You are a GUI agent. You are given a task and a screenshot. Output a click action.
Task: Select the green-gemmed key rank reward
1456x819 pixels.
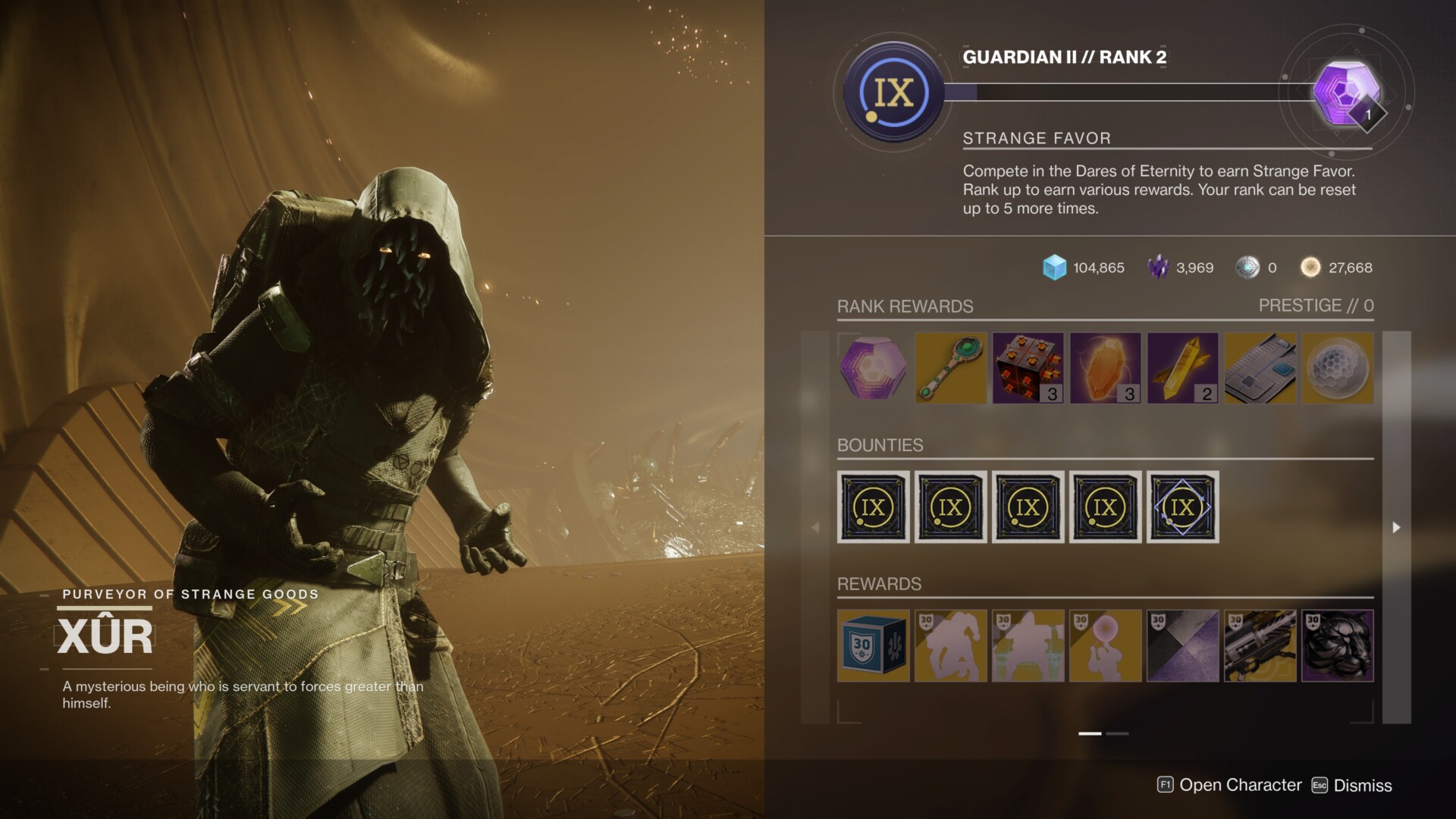tap(951, 369)
